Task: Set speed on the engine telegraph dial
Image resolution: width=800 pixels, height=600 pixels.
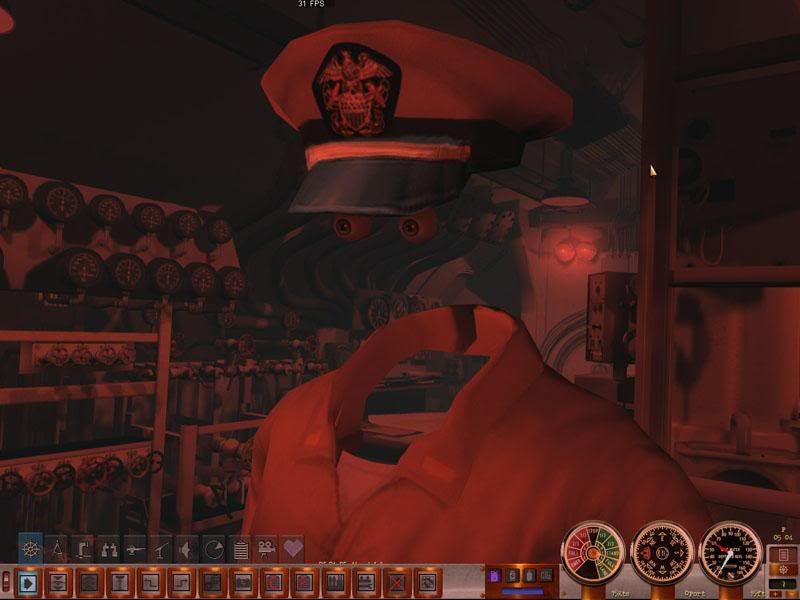Action: click(x=592, y=553)
